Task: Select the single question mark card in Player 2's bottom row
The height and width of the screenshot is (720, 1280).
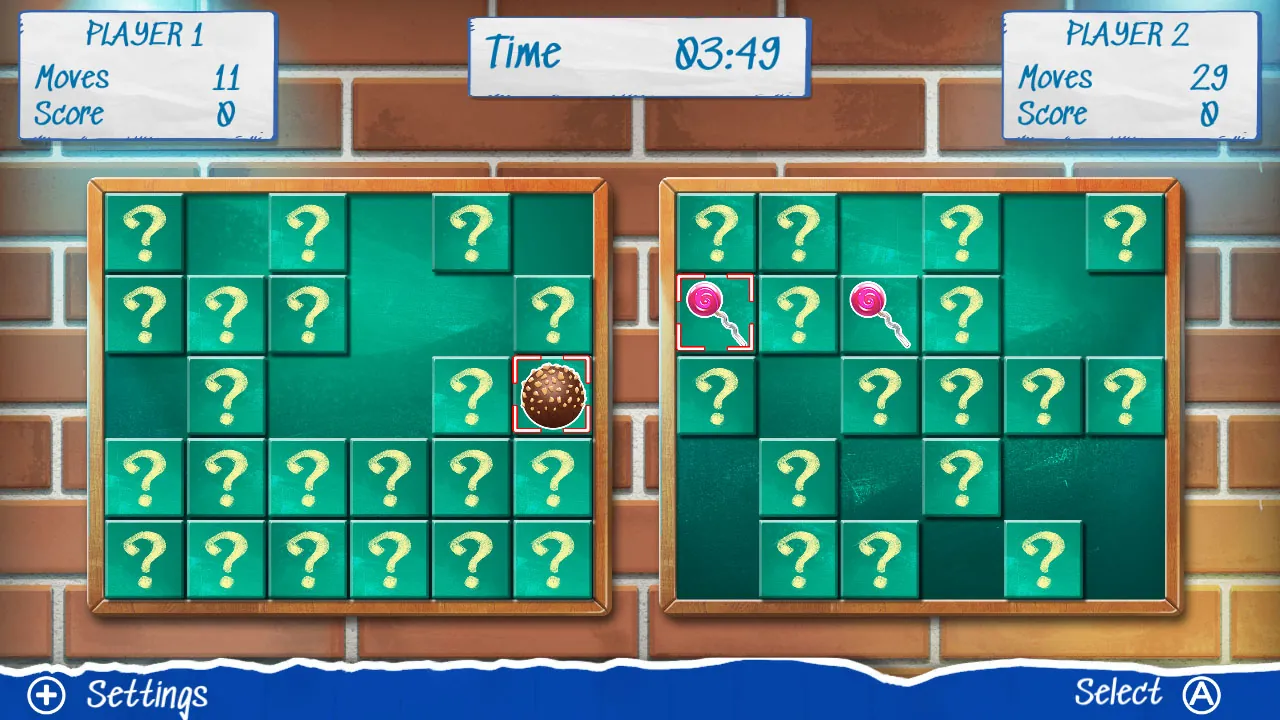Action: click(1043, 558)
